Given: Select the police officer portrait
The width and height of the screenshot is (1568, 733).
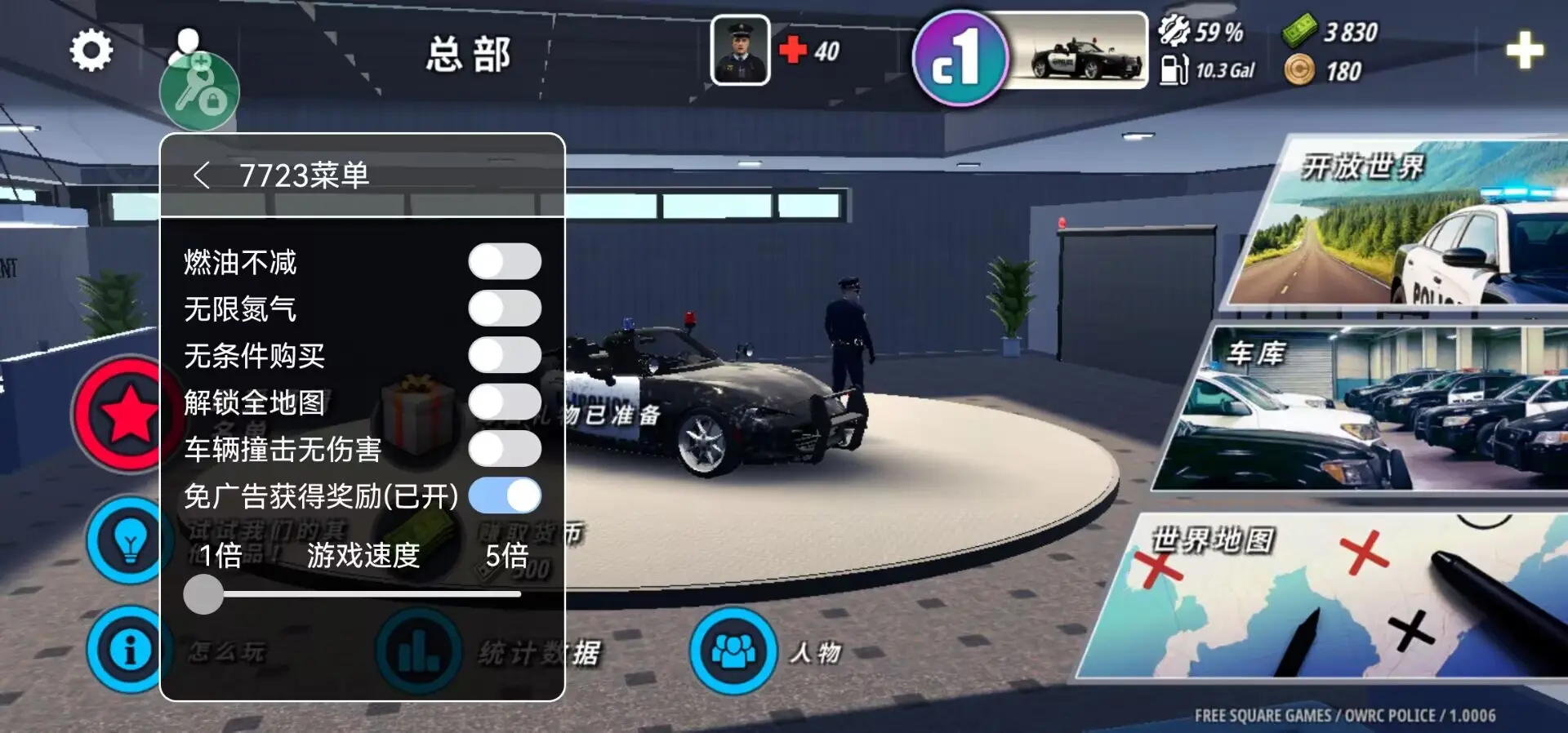Looking at the screenshot, I should coord(740,51).
